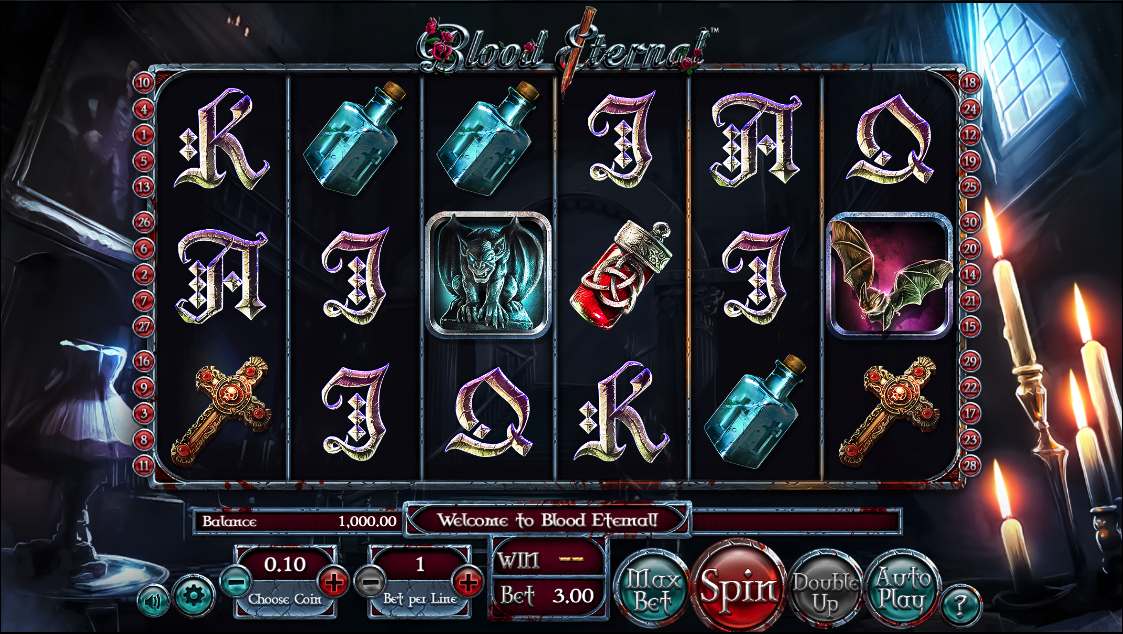Decrease the coin value with minus
Screen dimensions: 1123x634
click(x=236, y=579)
